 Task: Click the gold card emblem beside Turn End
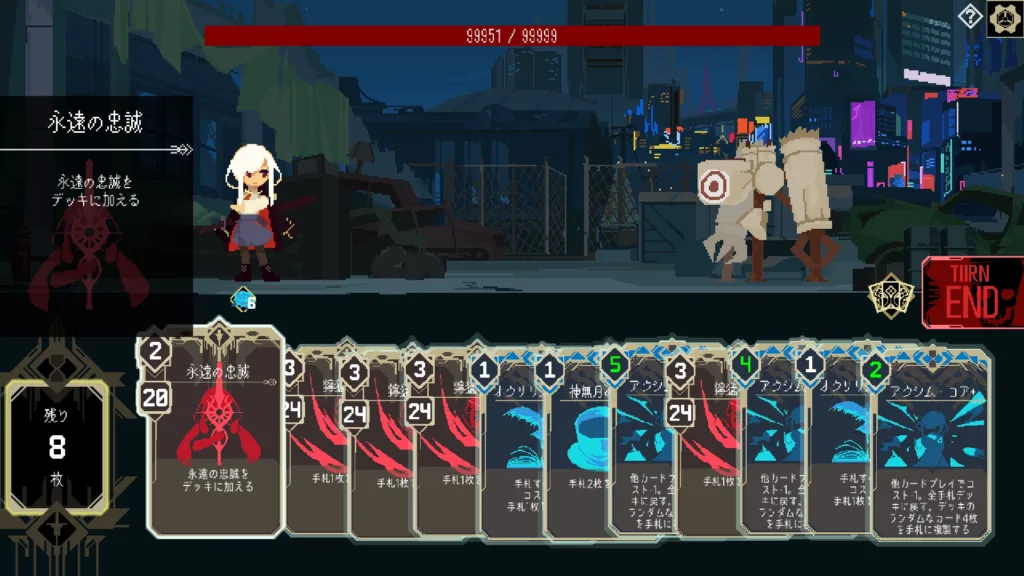click(x=886, y=297)
